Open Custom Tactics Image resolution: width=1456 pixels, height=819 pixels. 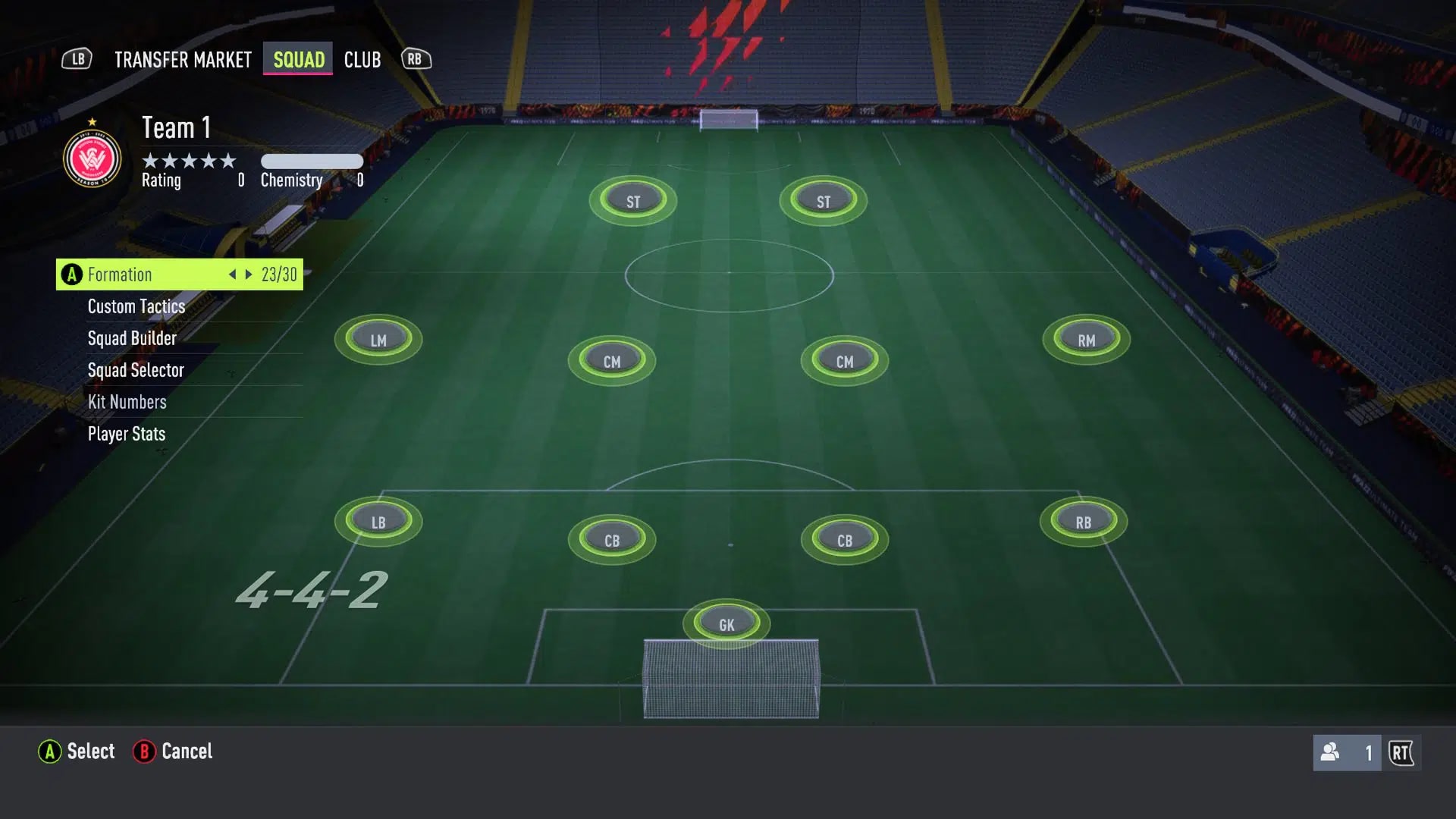pyautogui.click(x=136, y=306)
